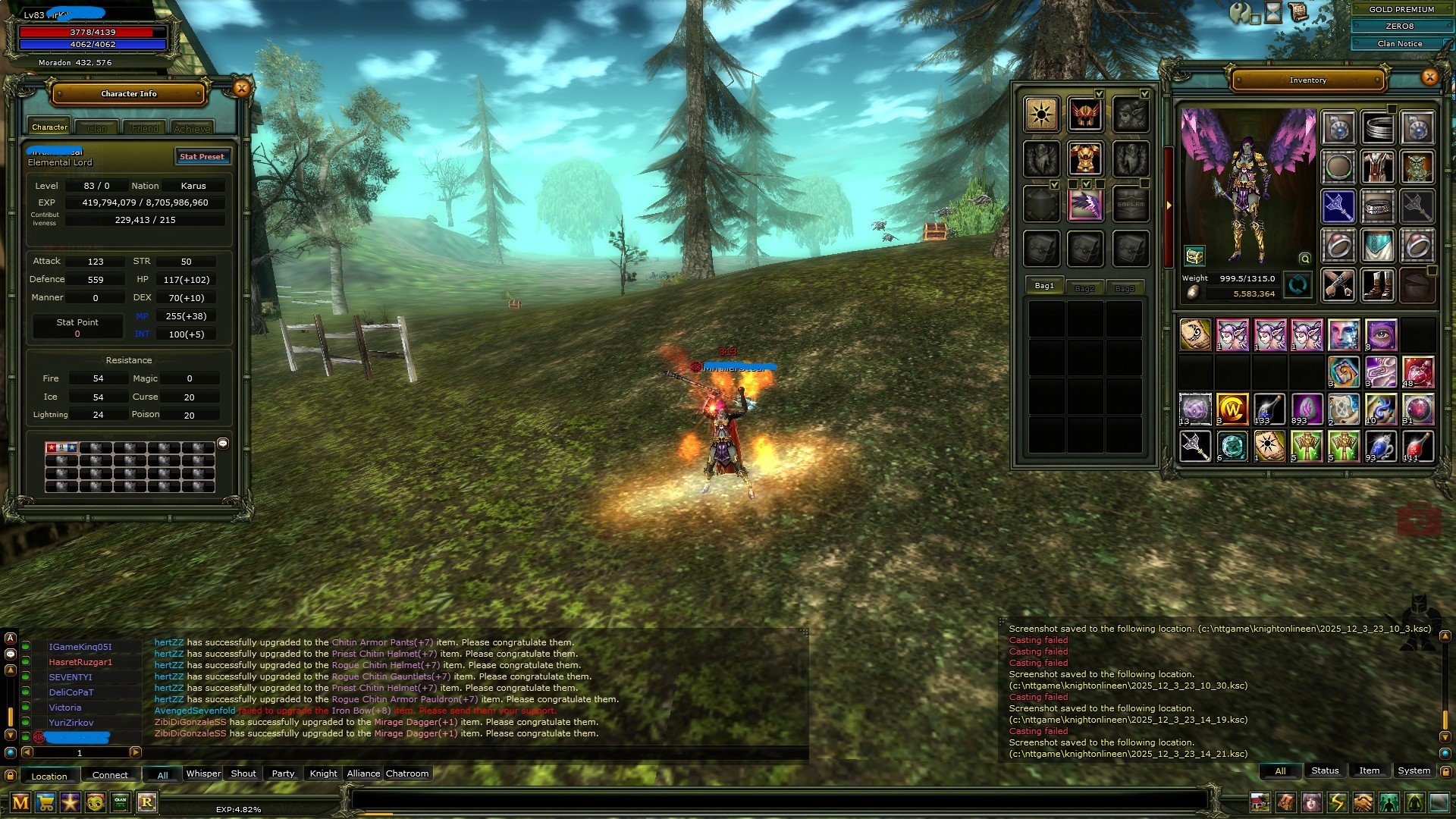Select the Bag1 tab

[1044, 286]
